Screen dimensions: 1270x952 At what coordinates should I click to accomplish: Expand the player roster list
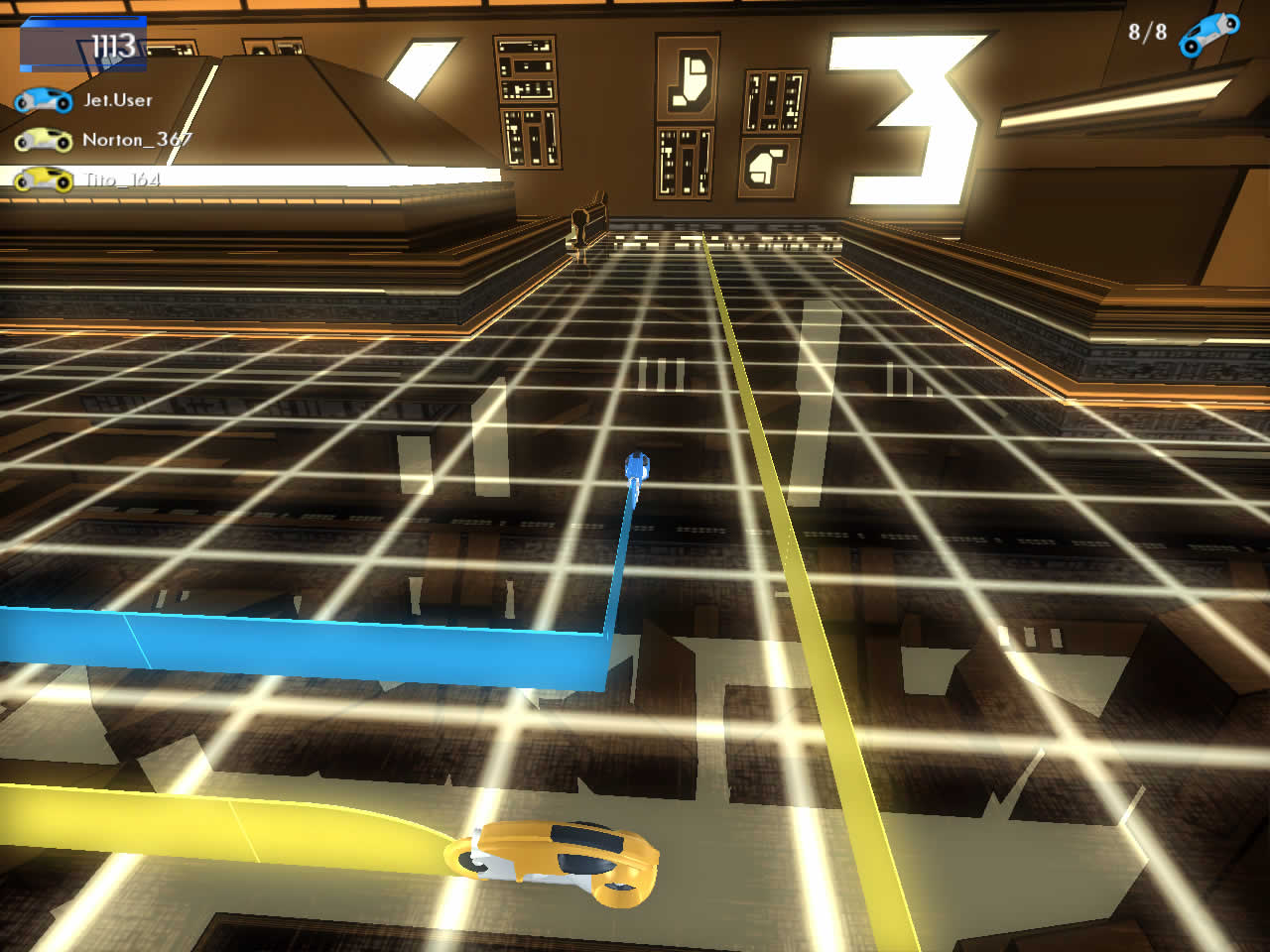[99, 139]
